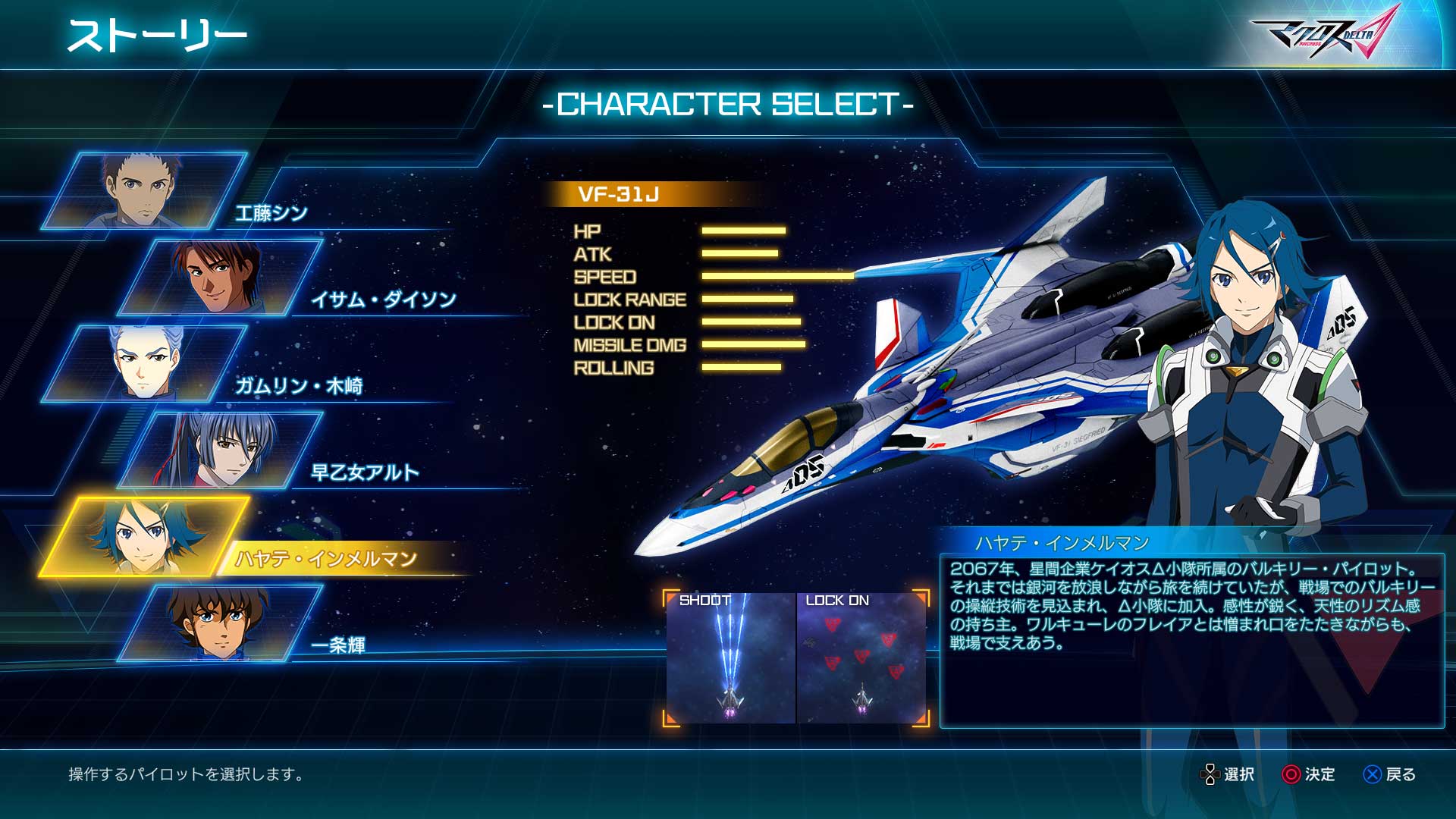Choose the highlighted ハヤテ・インメルマン tile
This screenshot has width=1456, height=819.
point(144,537)
